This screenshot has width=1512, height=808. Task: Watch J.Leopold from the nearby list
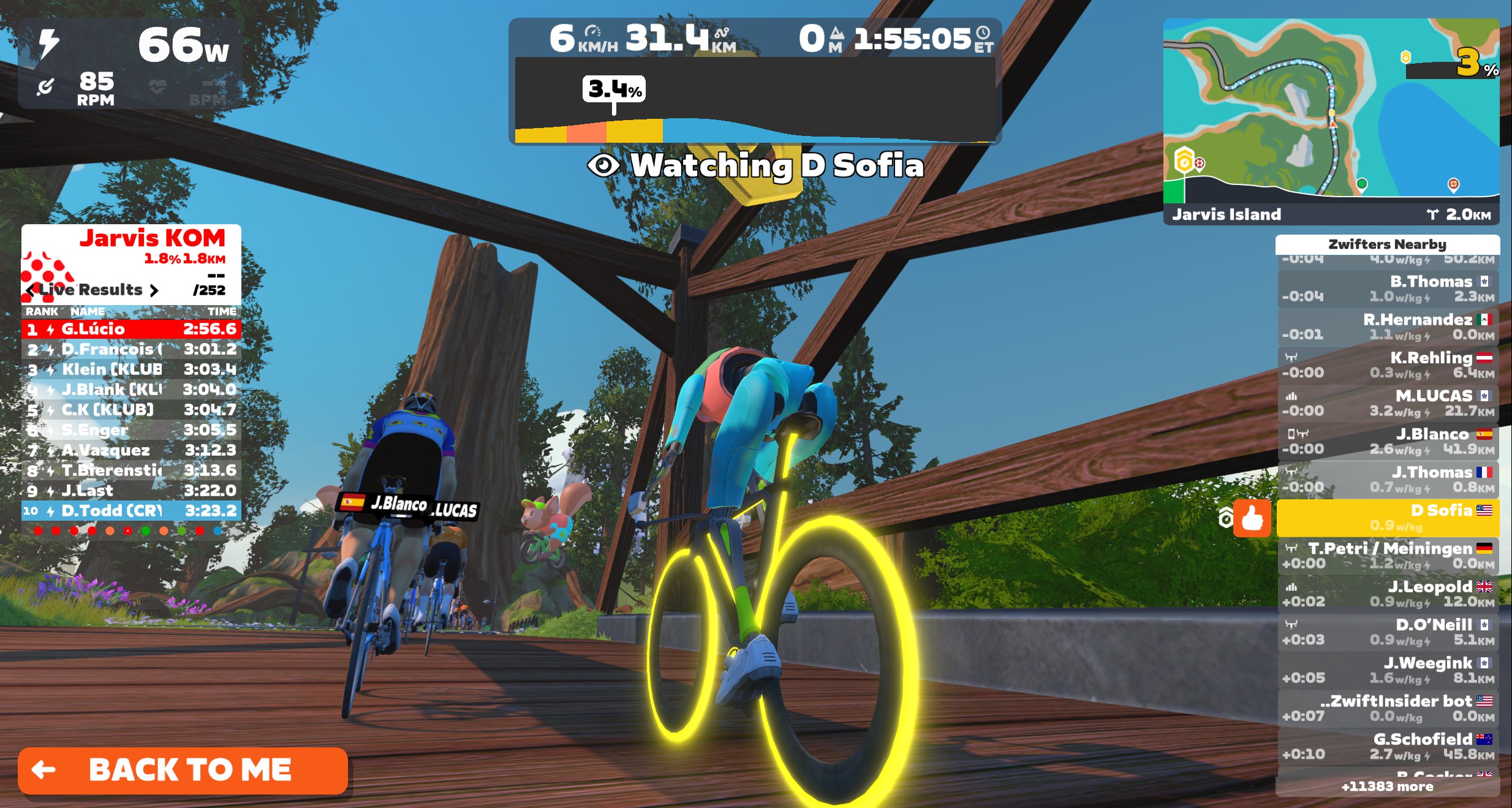(x=1388, y=594)
